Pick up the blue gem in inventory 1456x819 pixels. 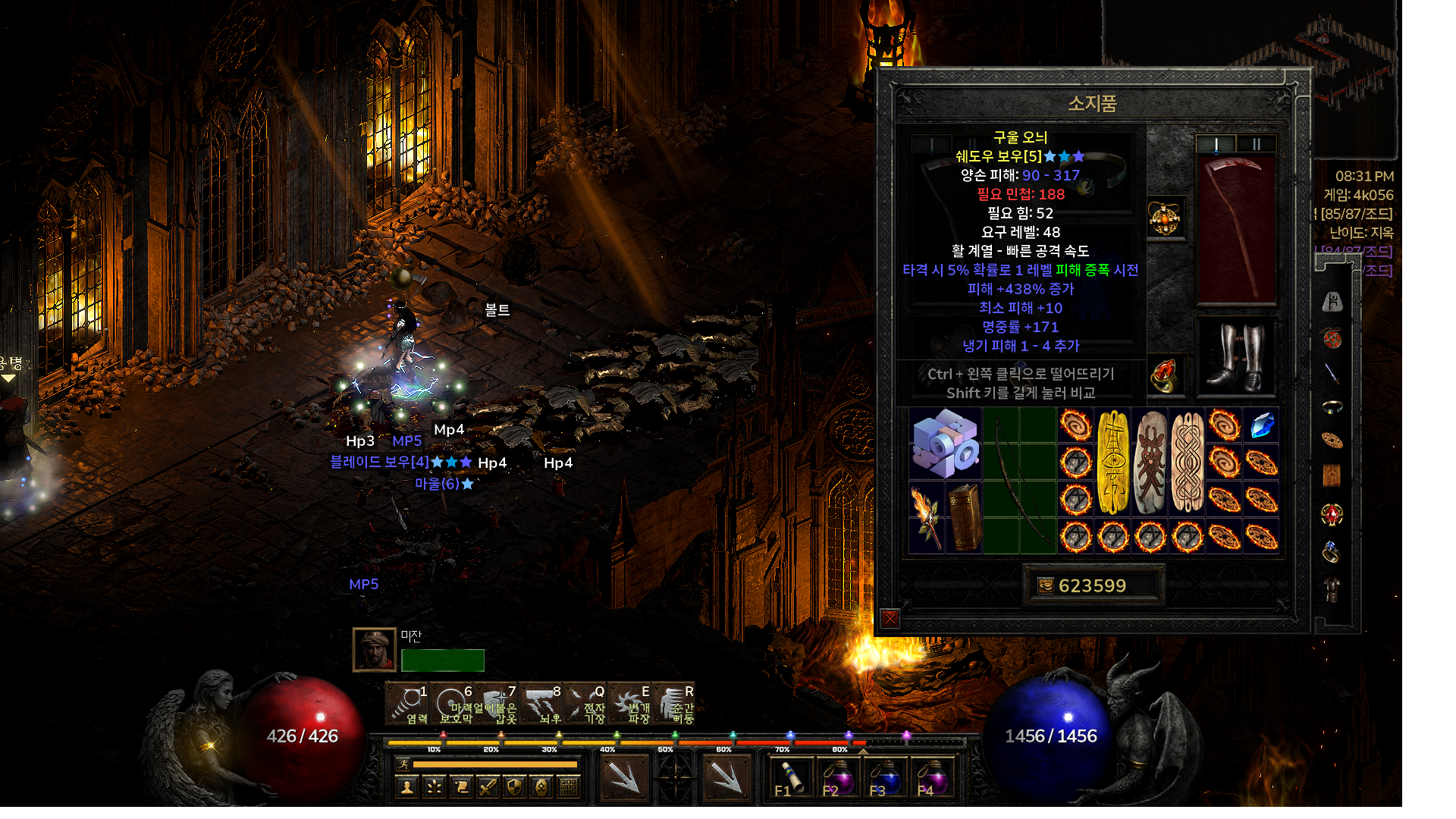[1261, 425]
